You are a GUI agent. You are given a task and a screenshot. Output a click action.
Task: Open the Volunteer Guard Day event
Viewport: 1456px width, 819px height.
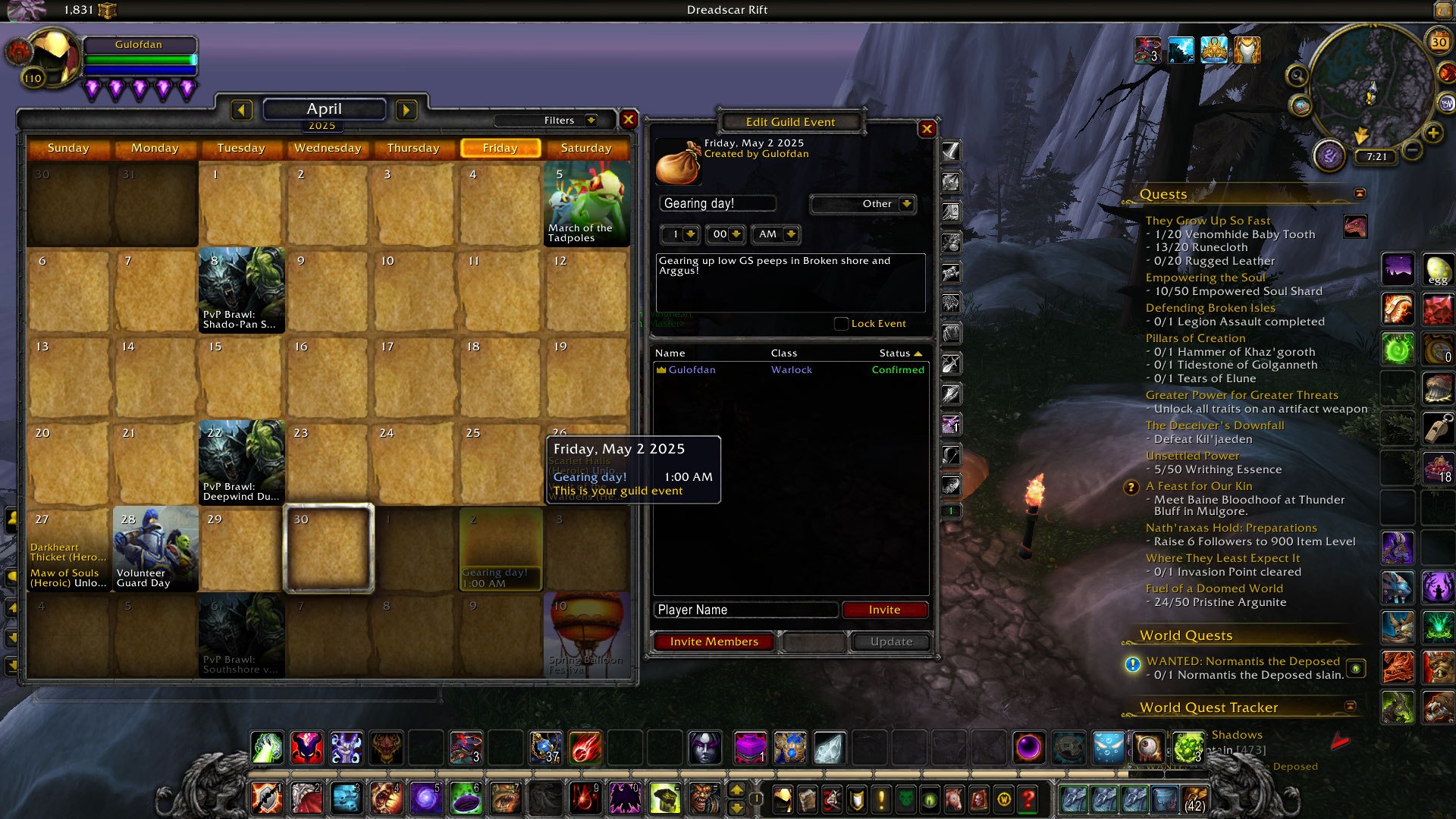coord(155,549)
